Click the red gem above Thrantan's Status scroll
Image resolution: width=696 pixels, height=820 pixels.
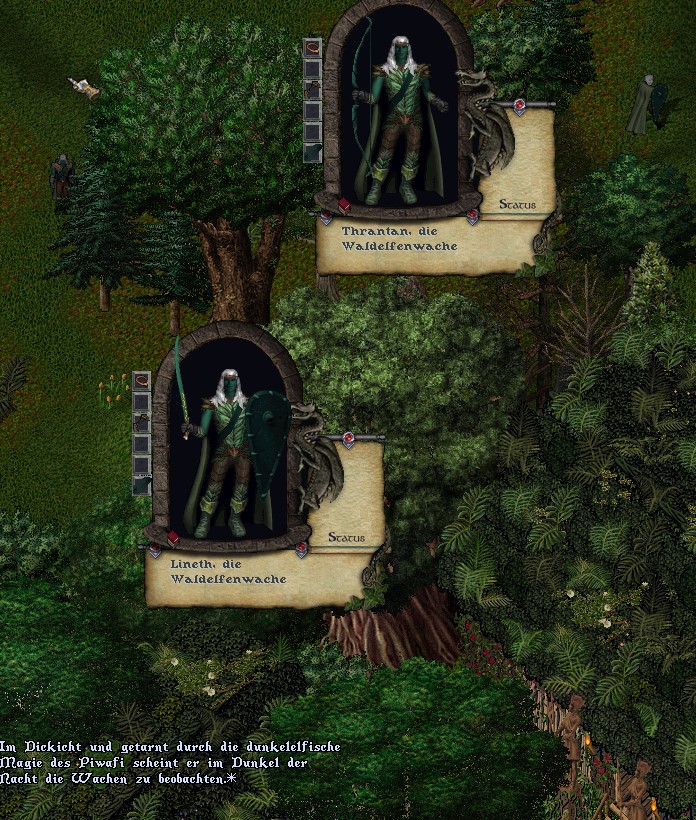(x=519, y=104)
